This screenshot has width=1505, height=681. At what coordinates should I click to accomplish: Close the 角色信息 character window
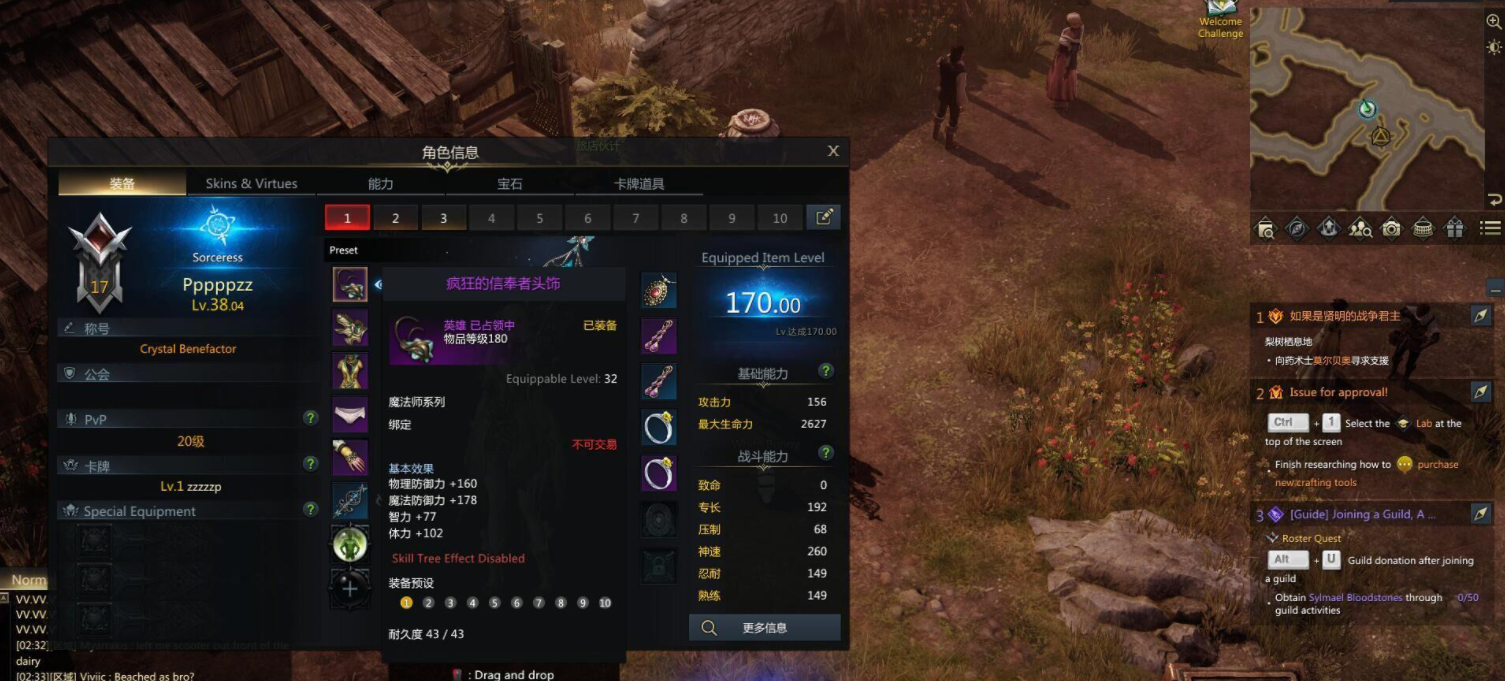pos(833,151)
